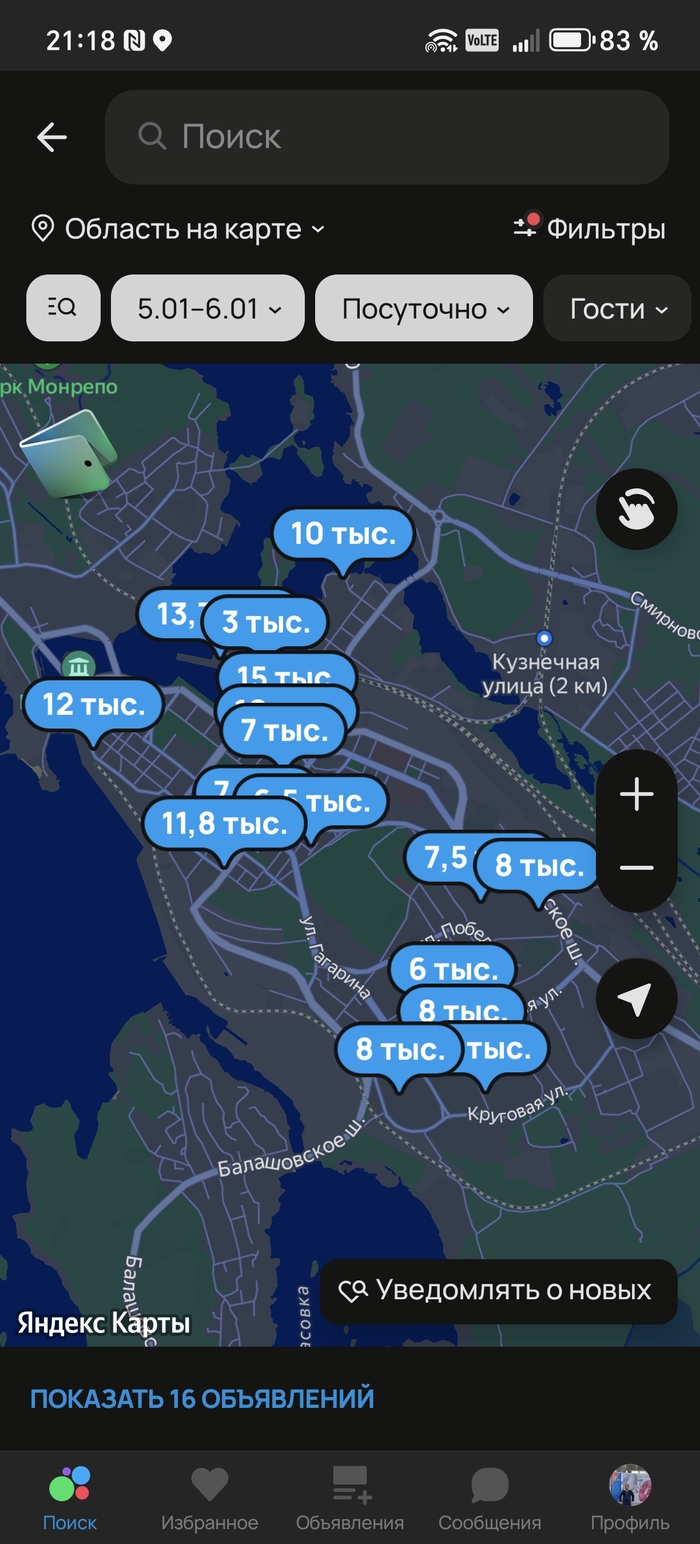Switch to the Избранное tab
Image resolution: width=700 pixels, height=1544 pixels.
pos(210,1498)
